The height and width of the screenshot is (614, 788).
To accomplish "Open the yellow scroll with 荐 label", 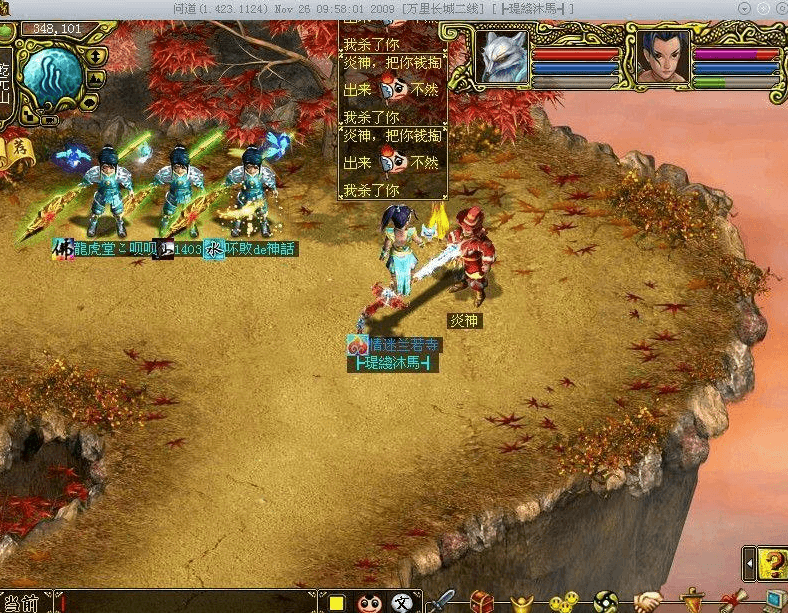I will pyautogui.click(x=21, y=149).
